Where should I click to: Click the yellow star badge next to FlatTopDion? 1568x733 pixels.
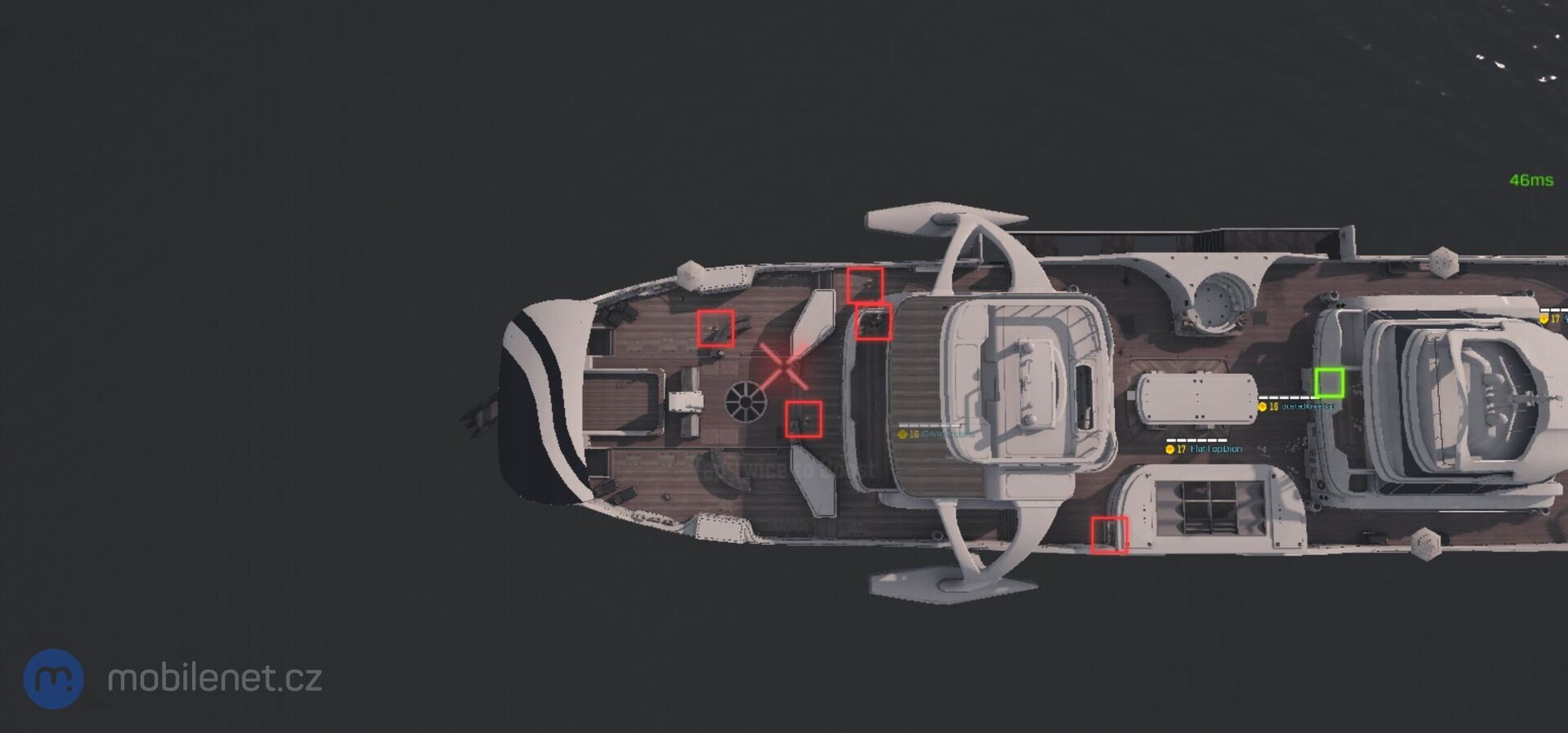tap(1170, 449)
